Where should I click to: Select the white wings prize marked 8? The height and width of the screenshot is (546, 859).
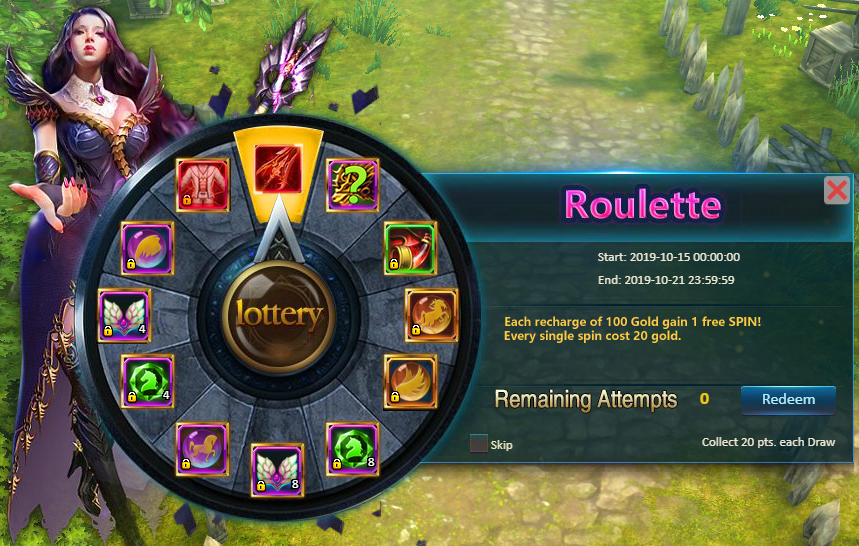(x=277, y=470)
